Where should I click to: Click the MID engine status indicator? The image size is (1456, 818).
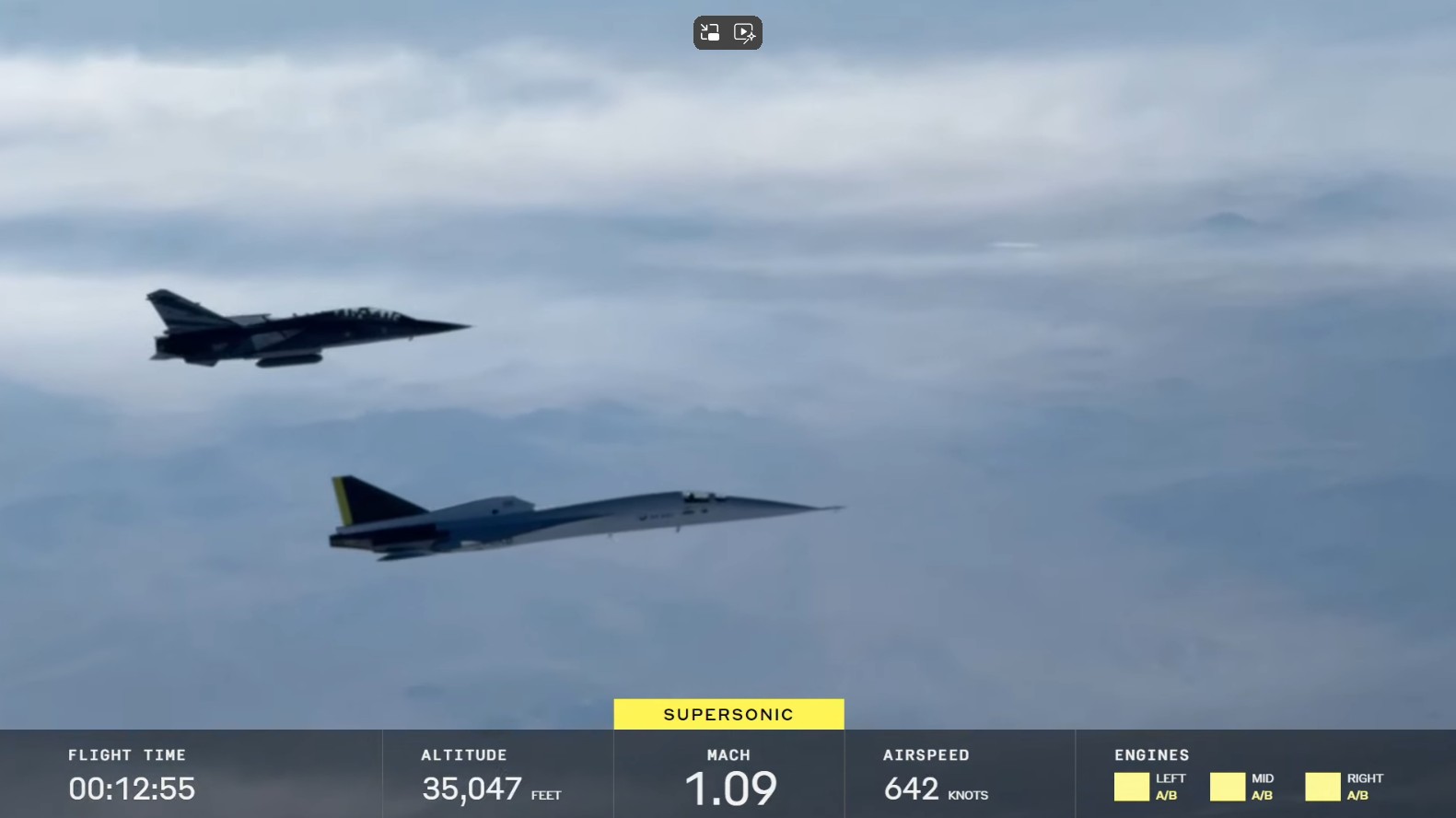tap(1229, 787)
